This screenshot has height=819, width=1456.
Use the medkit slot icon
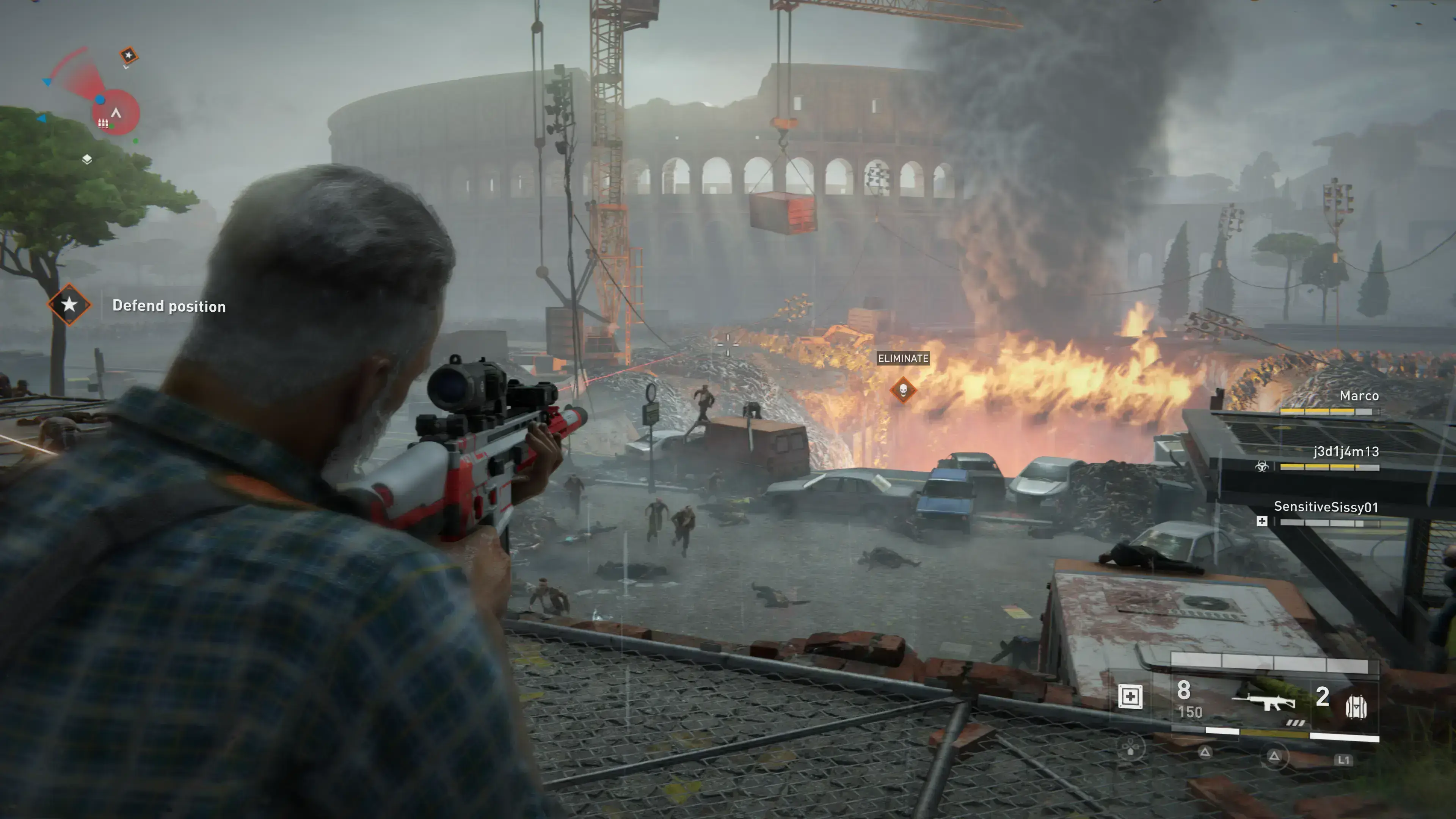pyautogui.click(x=1130, y=697)
